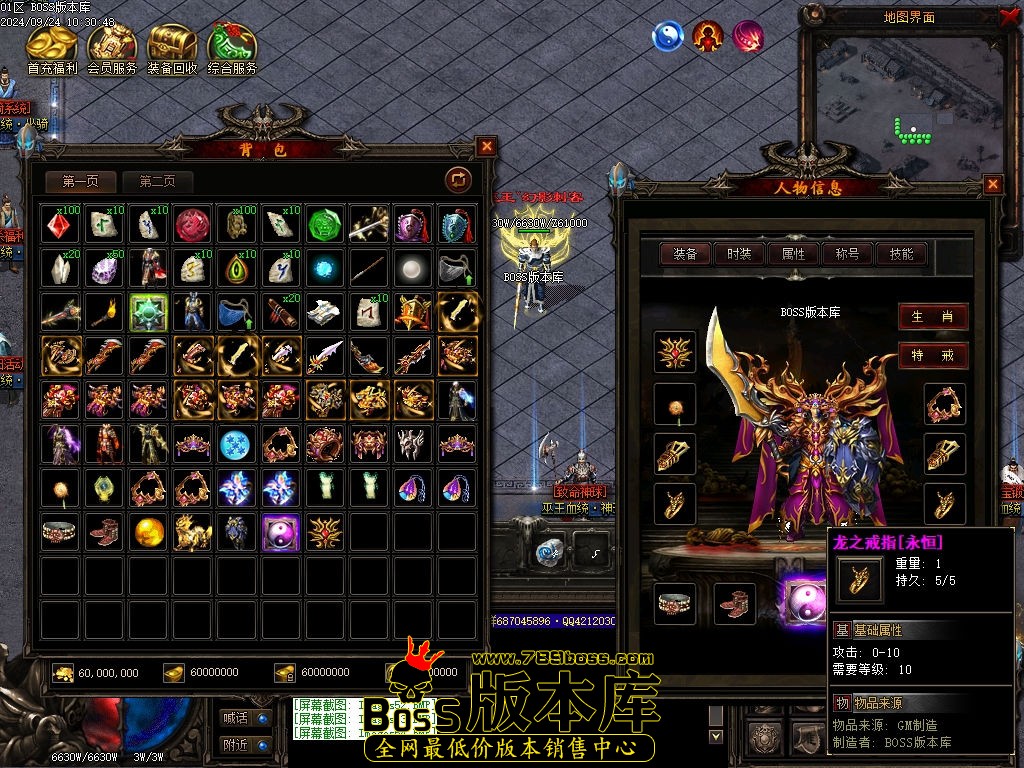Select the 第一页 bag page tab
The height and width of the screenshot is (768, 1024).
pyautogui.click(x=80, y=181)
